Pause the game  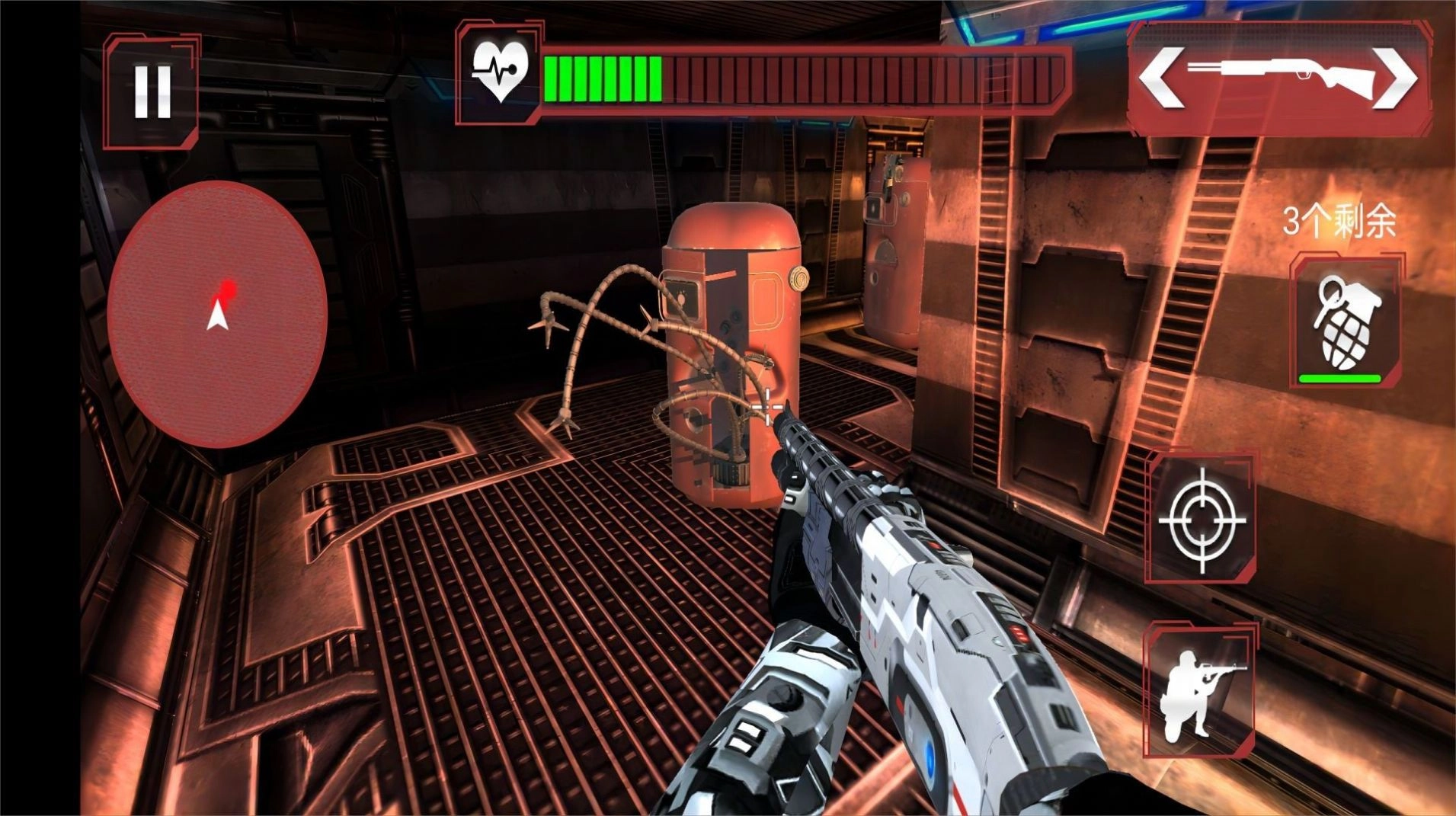[x=152, y=91]
